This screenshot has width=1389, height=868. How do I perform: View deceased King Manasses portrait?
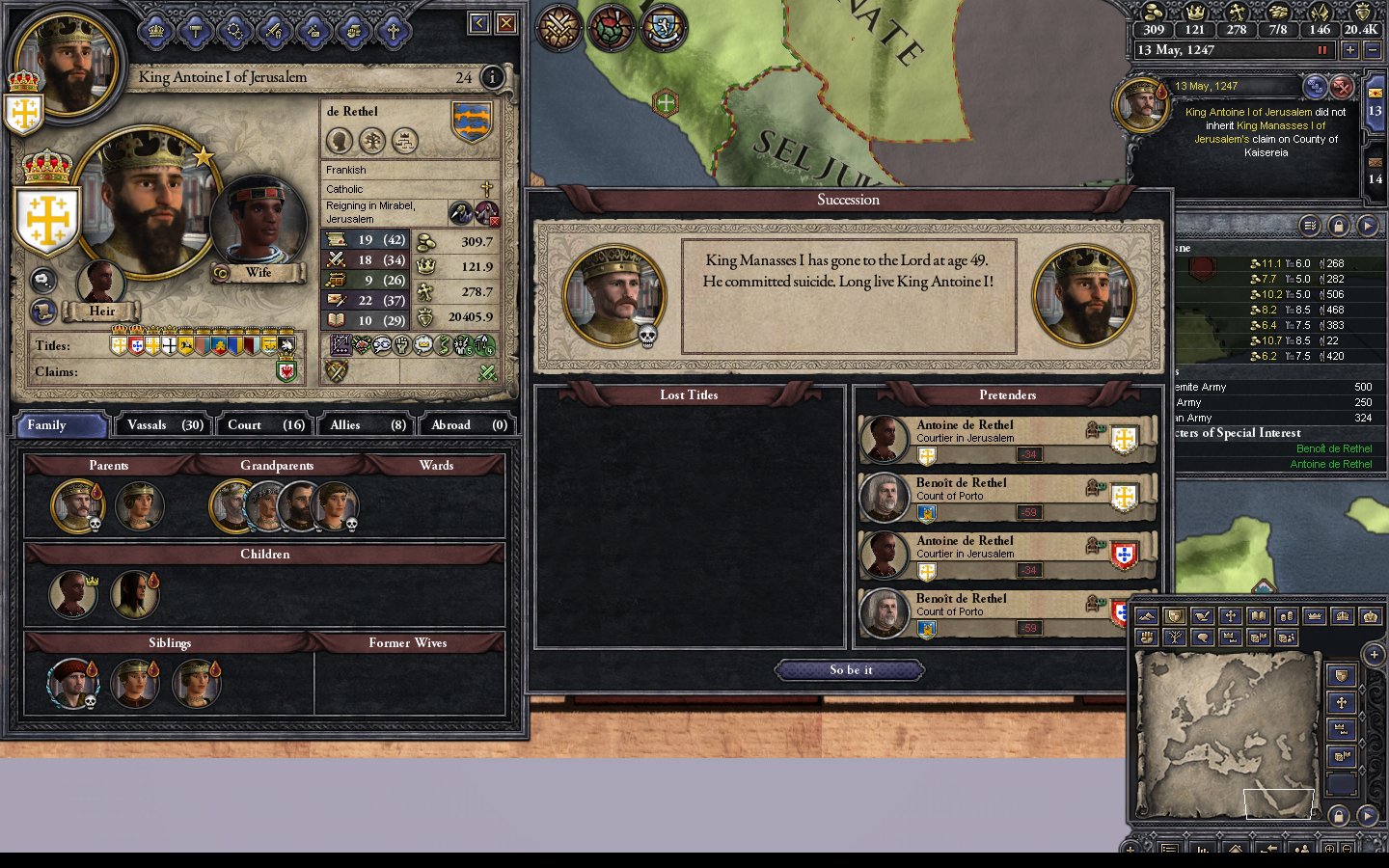click(x=614, y=295)
